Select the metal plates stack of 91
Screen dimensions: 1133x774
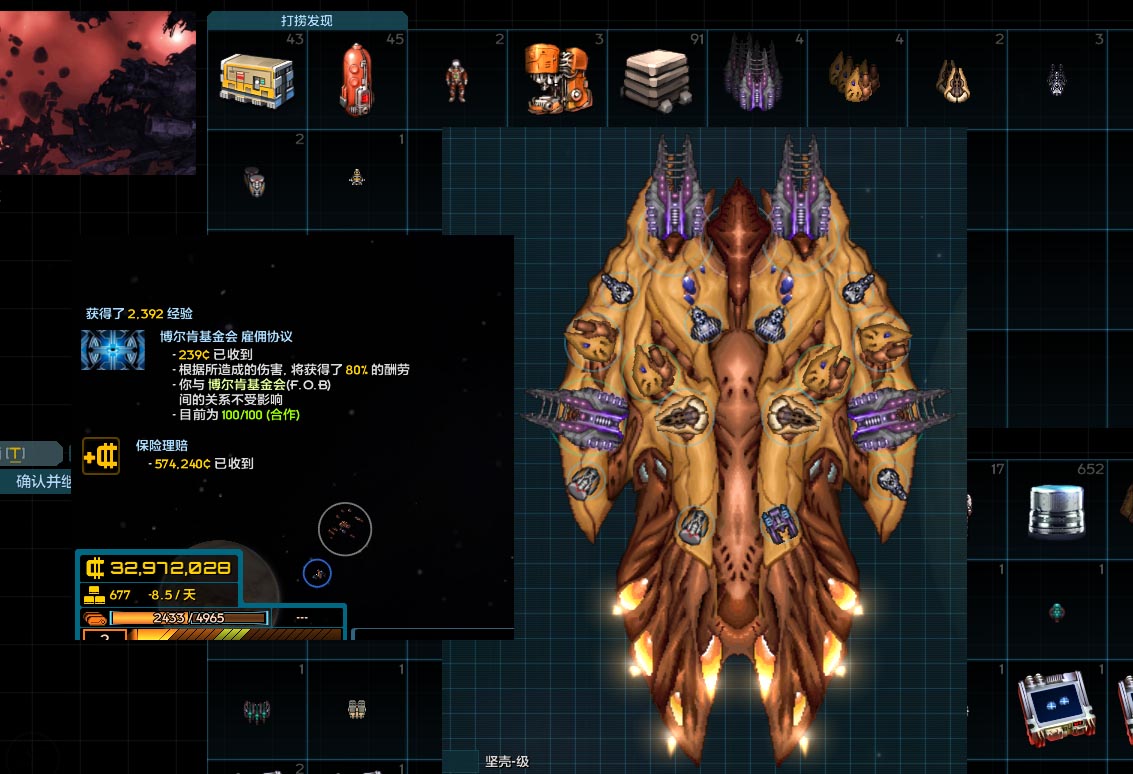656,78
